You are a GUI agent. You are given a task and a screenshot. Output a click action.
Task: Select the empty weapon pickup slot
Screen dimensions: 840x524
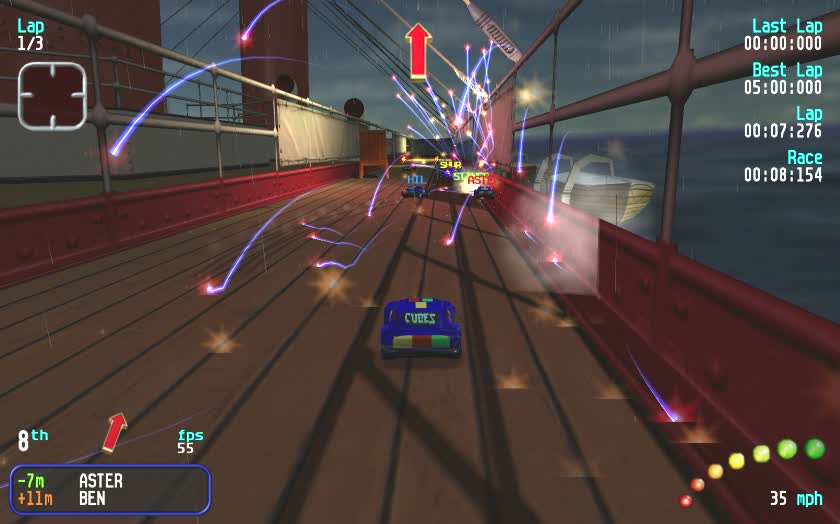[52, 96]
